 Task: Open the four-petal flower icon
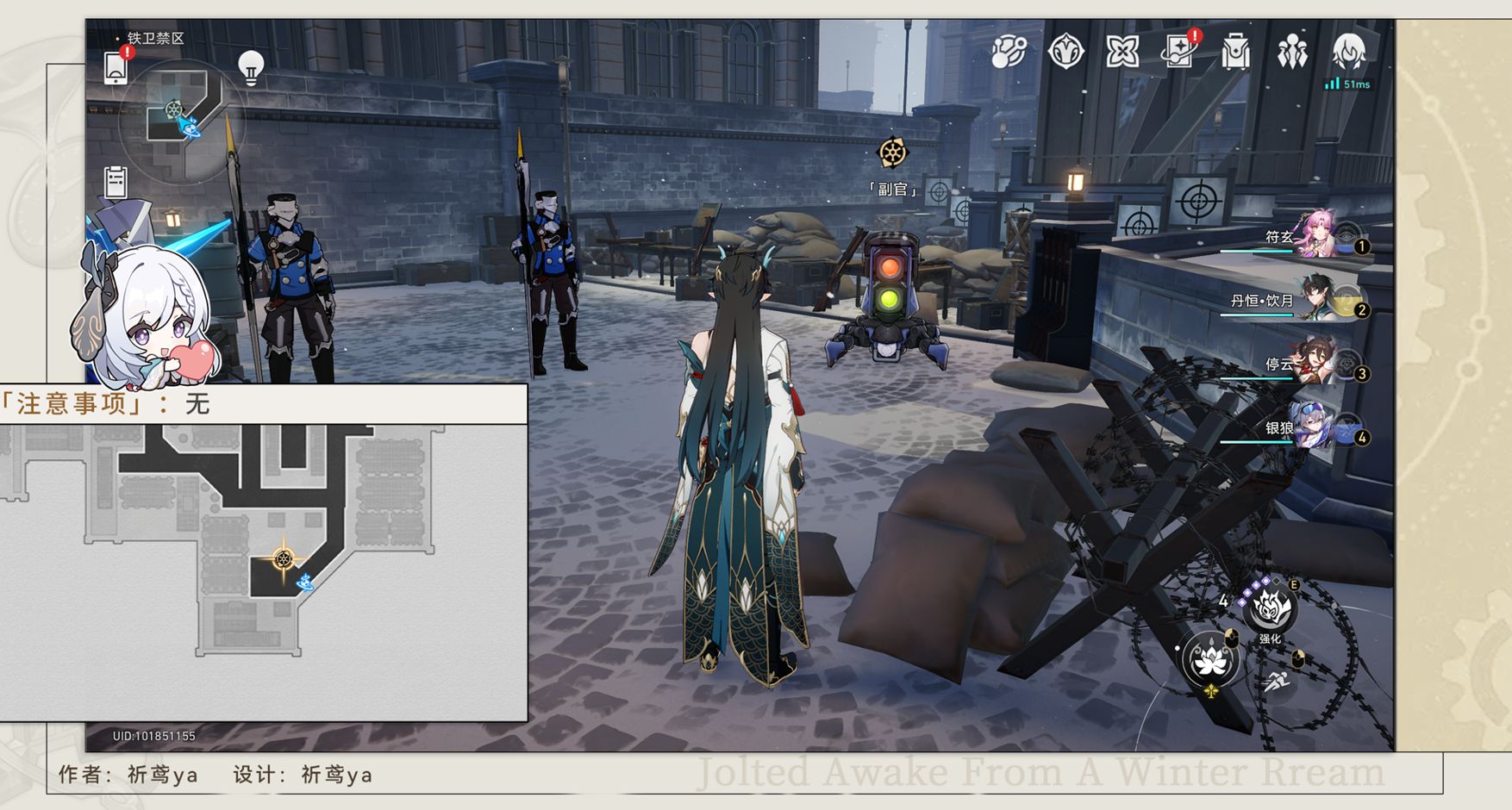coord(1122,52)
